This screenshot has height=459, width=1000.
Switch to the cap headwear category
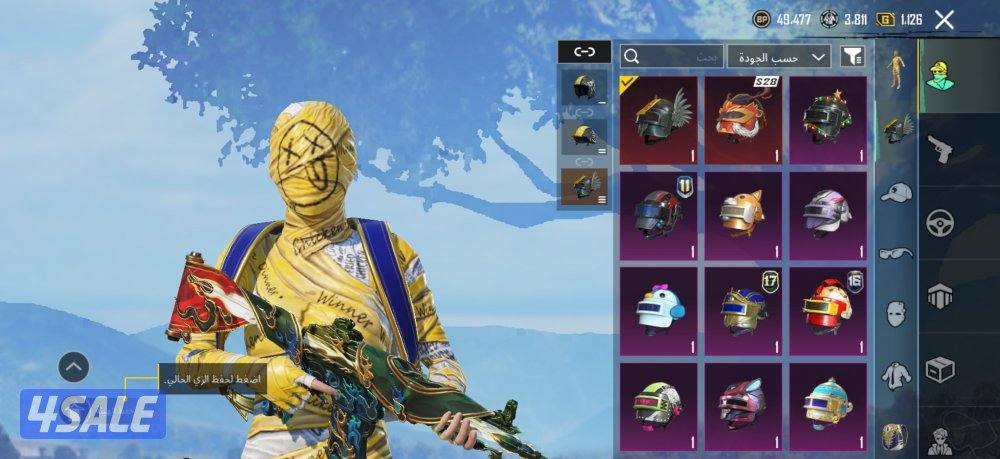coord(896,192)
